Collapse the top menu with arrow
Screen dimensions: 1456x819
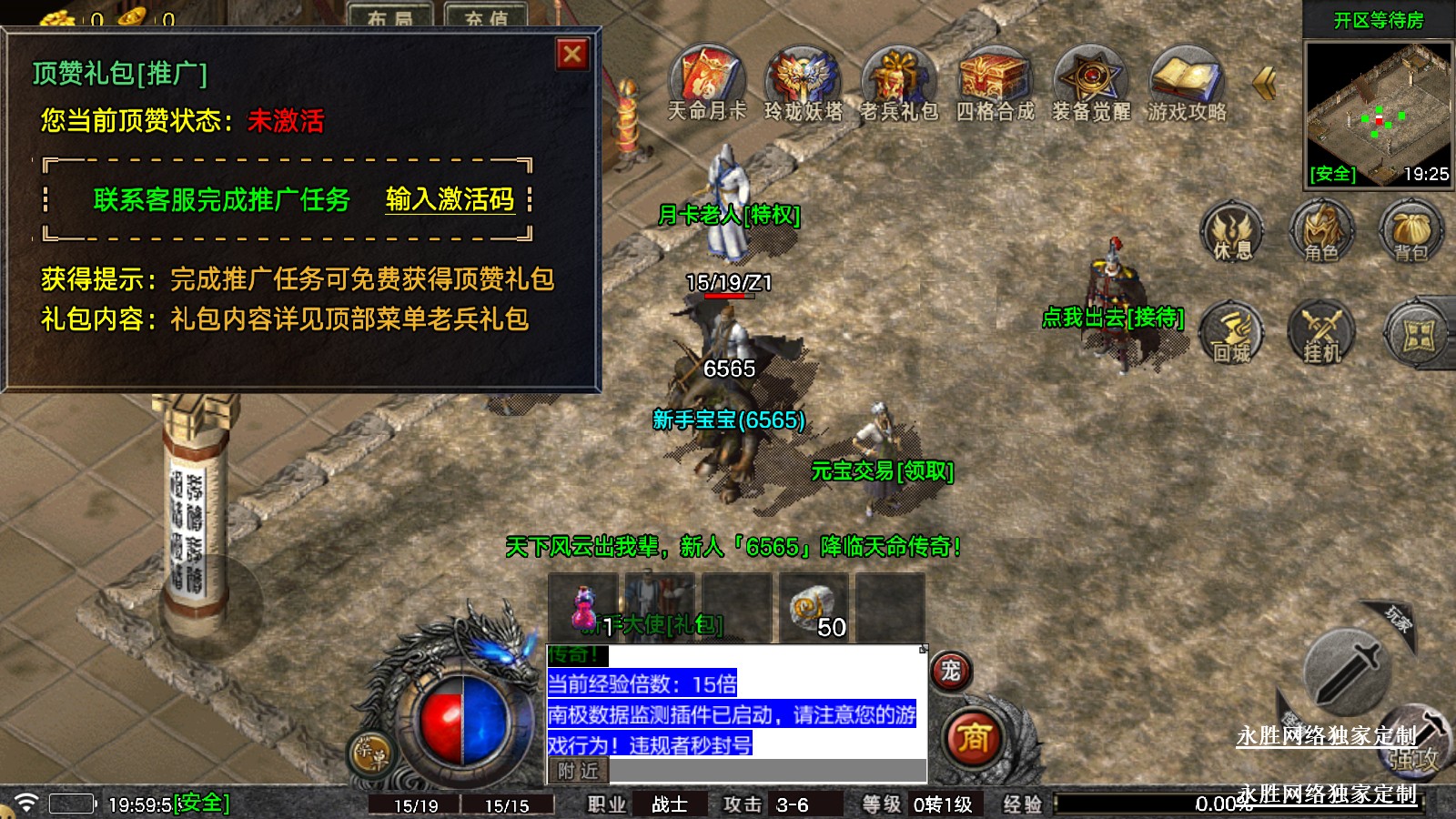[x=1264, y=84]
